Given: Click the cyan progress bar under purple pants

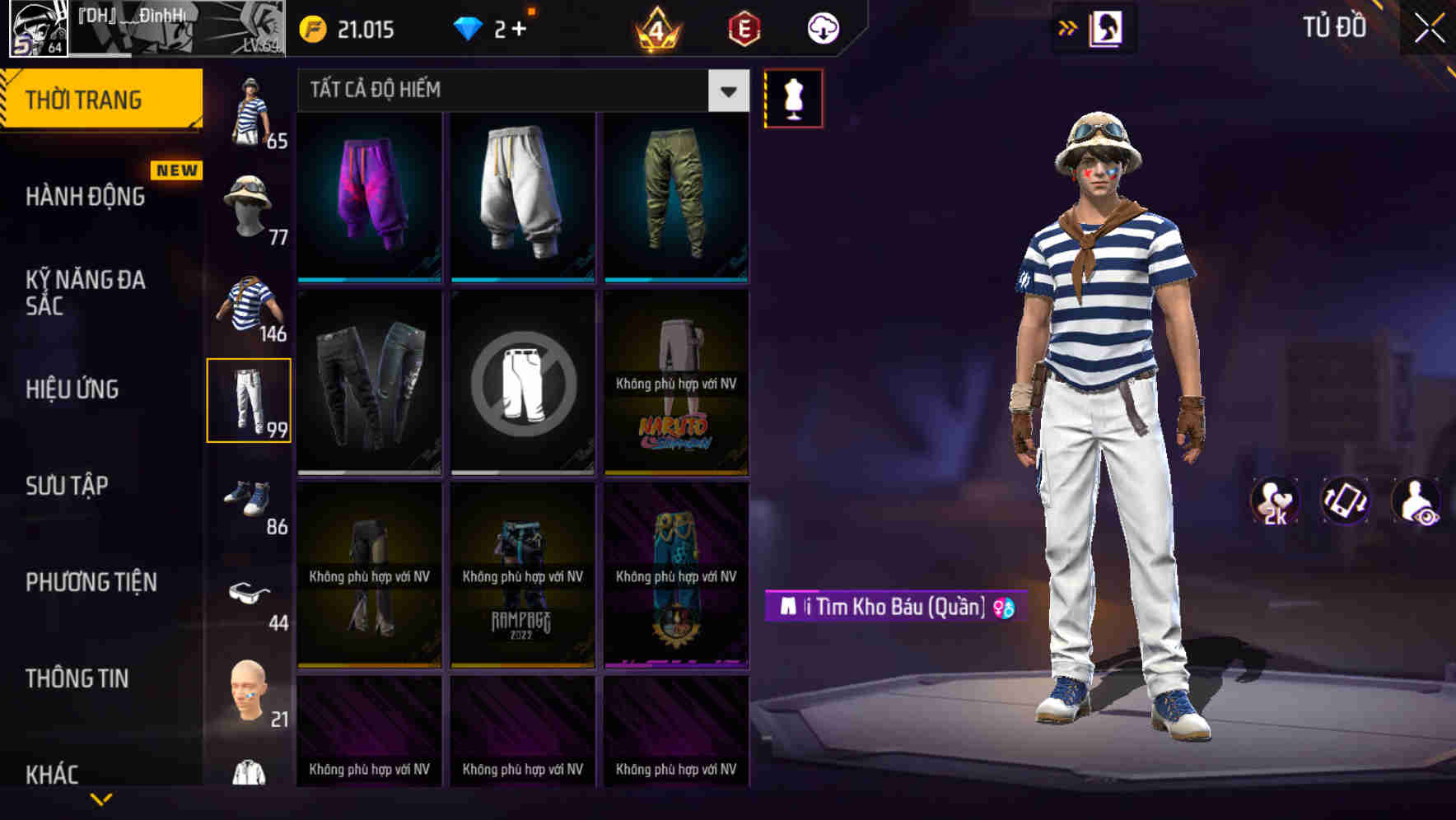Looking at the screenshot, I should pyautogui.click(x=368, y=280).
